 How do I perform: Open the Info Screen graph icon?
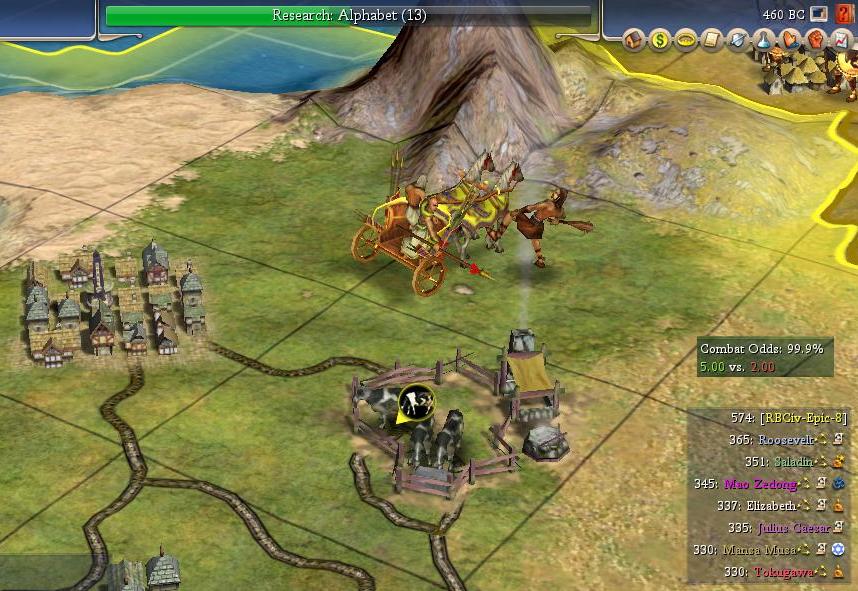(x=839, y=40)
